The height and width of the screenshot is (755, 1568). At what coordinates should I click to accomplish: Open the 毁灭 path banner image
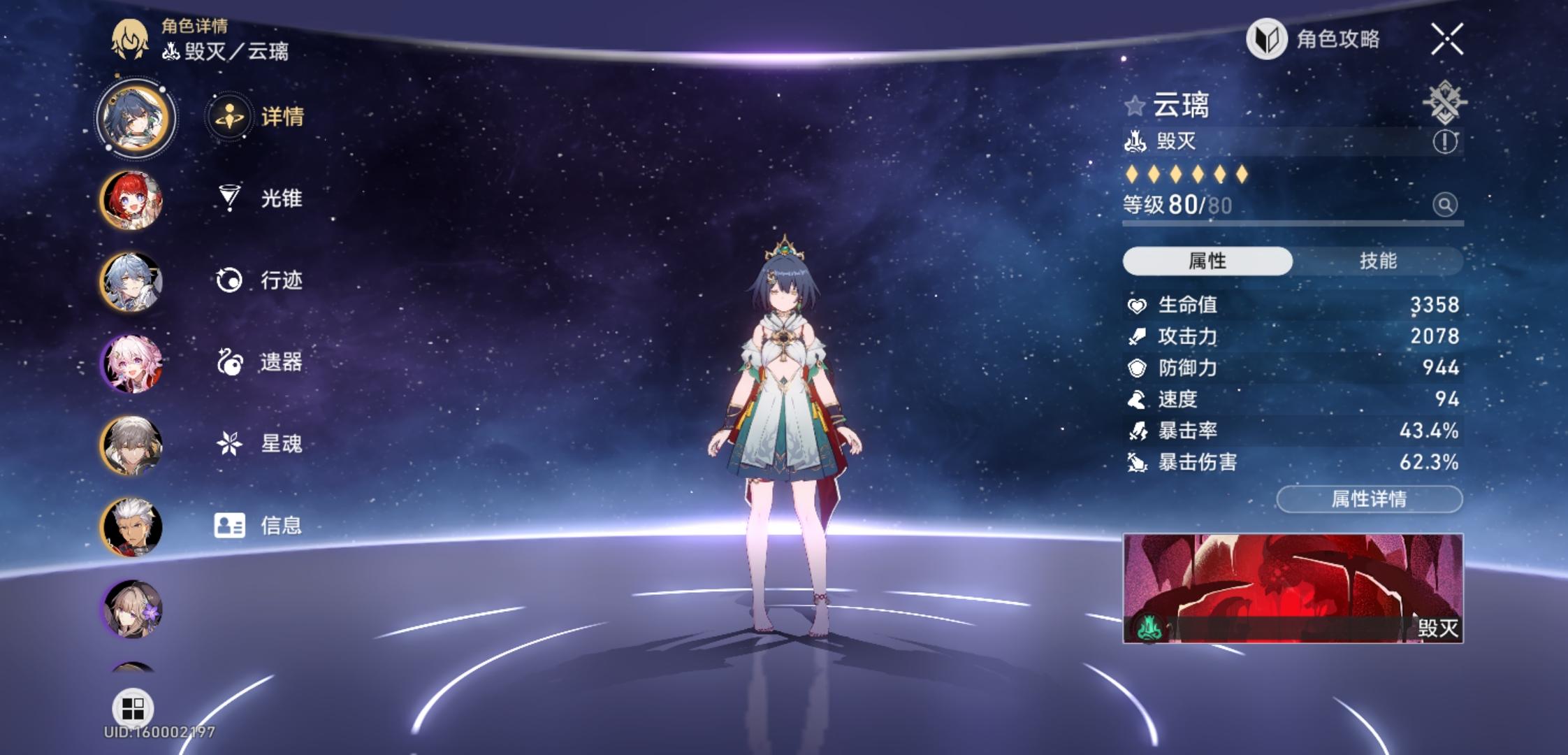(x=1292, y=588)
